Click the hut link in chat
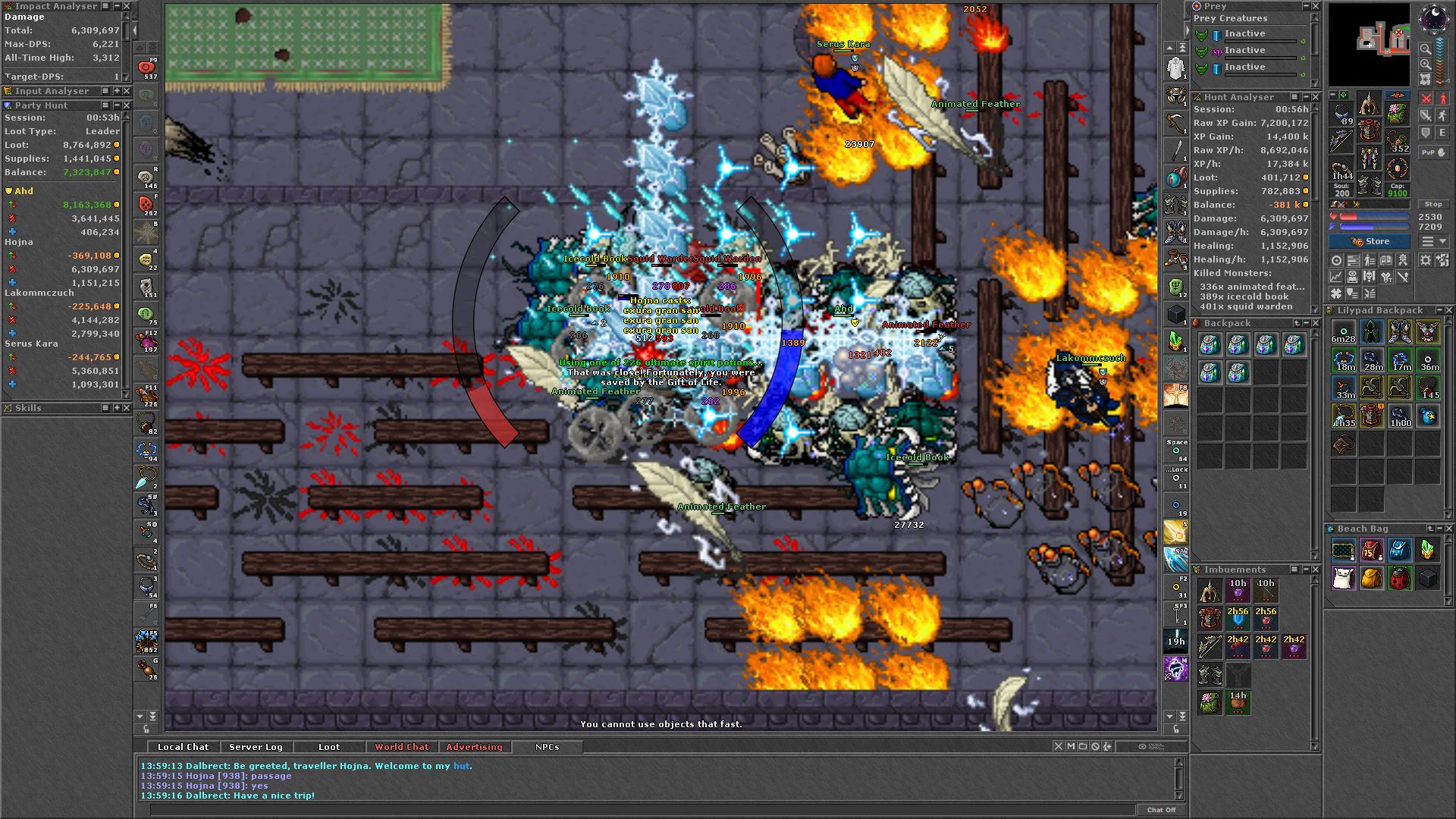This screenshot has height=819, width=1456. 461,766
